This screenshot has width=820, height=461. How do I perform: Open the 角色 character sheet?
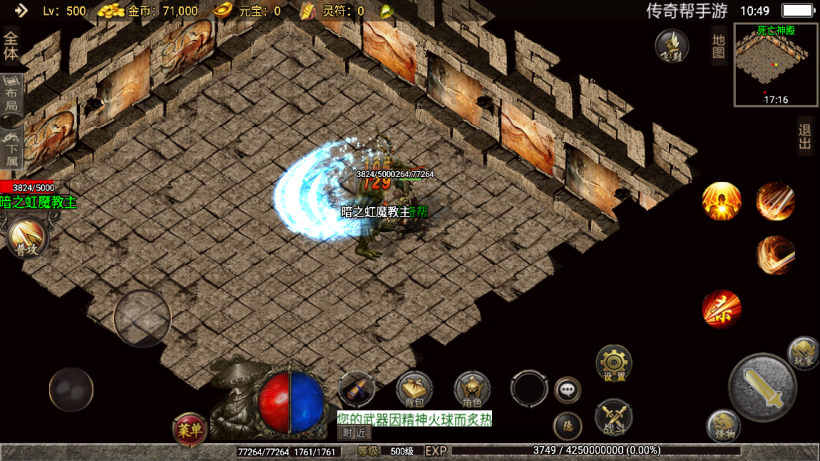(472, 388)
